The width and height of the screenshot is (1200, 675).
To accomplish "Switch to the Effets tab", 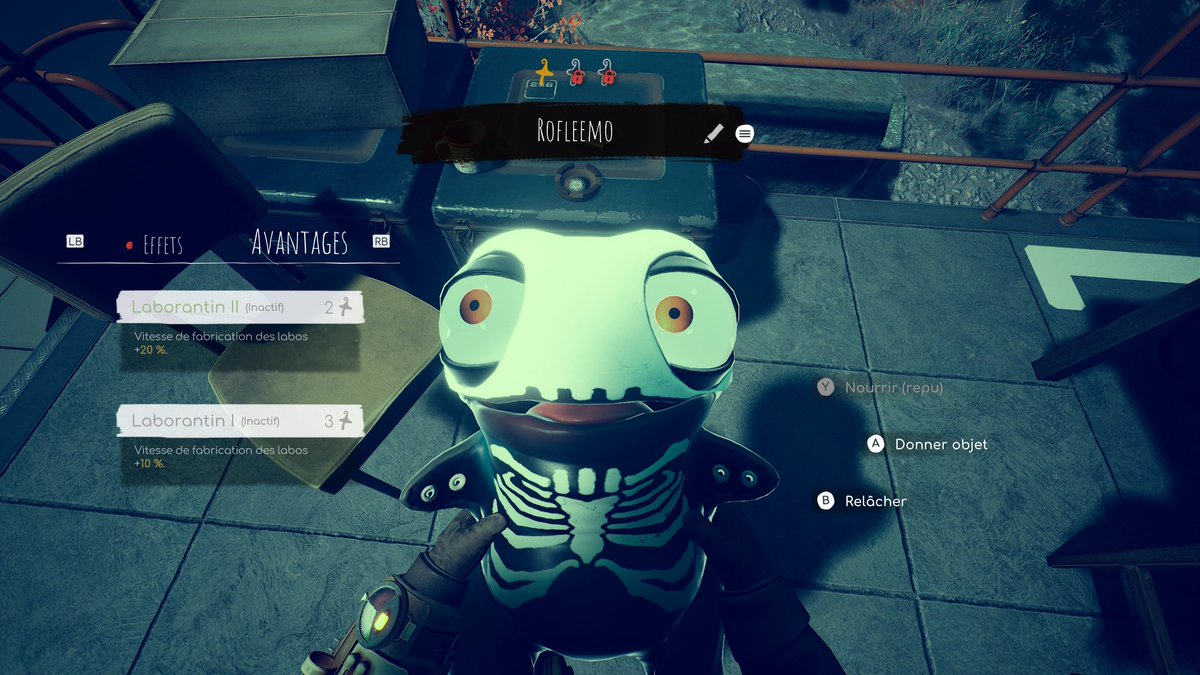I will (162, 245).
